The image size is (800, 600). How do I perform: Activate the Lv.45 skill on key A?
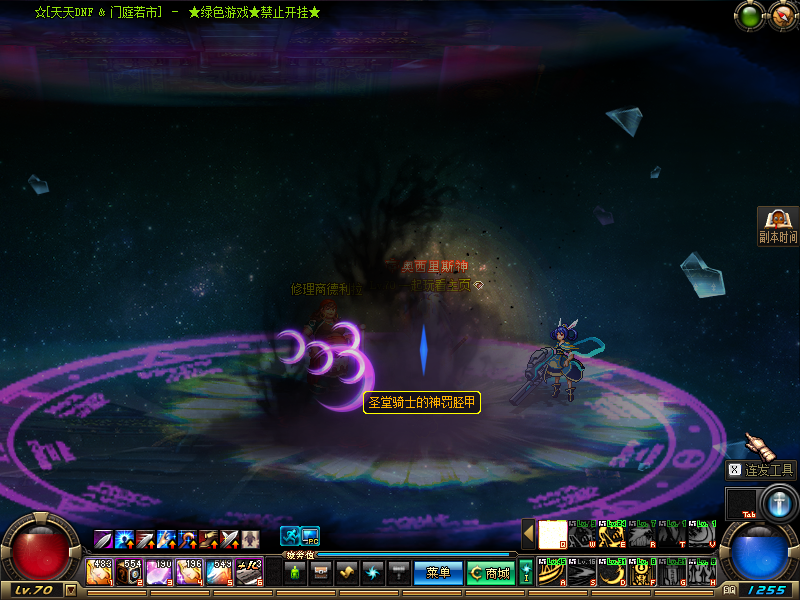tap(552, 573)
